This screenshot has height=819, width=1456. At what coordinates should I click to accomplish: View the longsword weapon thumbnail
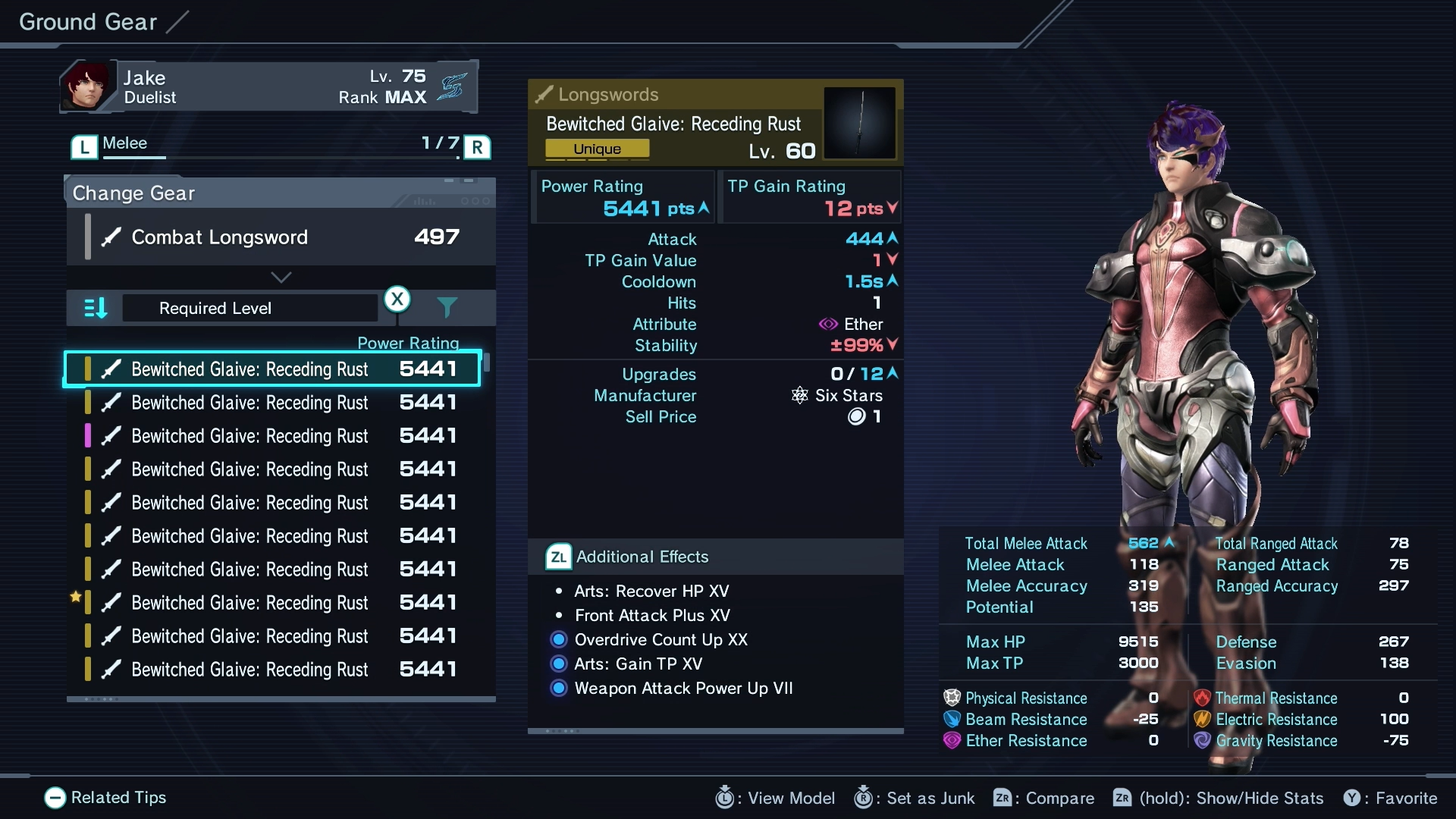(859, 123)
